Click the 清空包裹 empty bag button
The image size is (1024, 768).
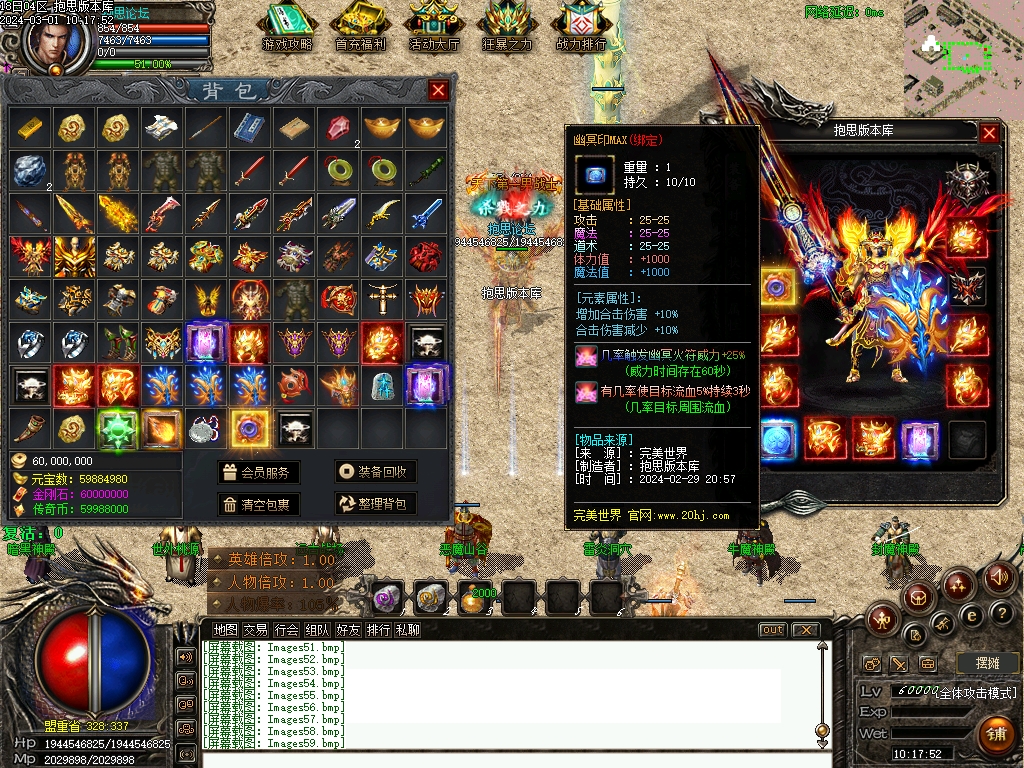click(x=259, y=504)
